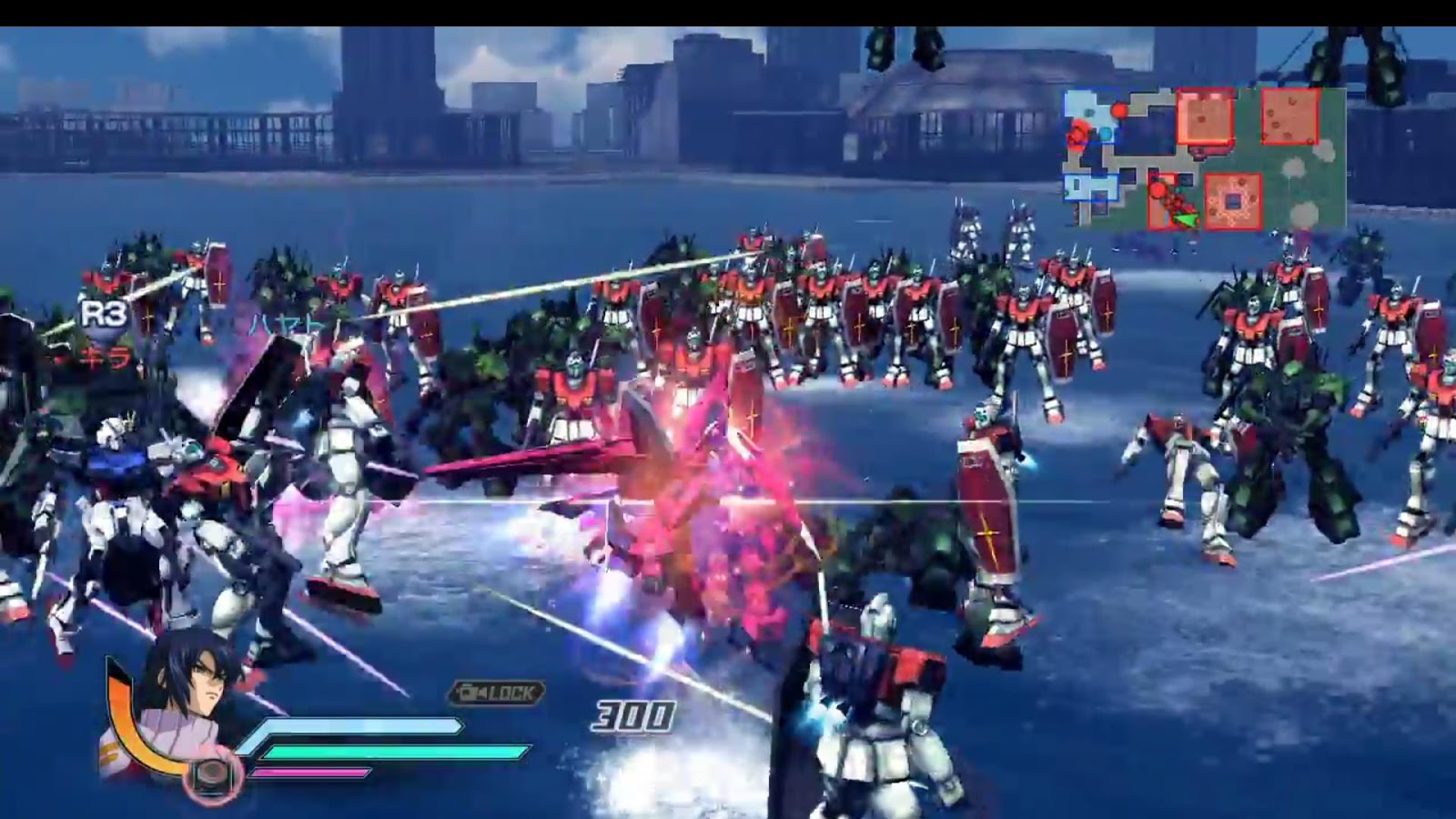Click the camera icon inside the LOCK badge
Screen dimensions: 1456x819
(x=467, y=691)
